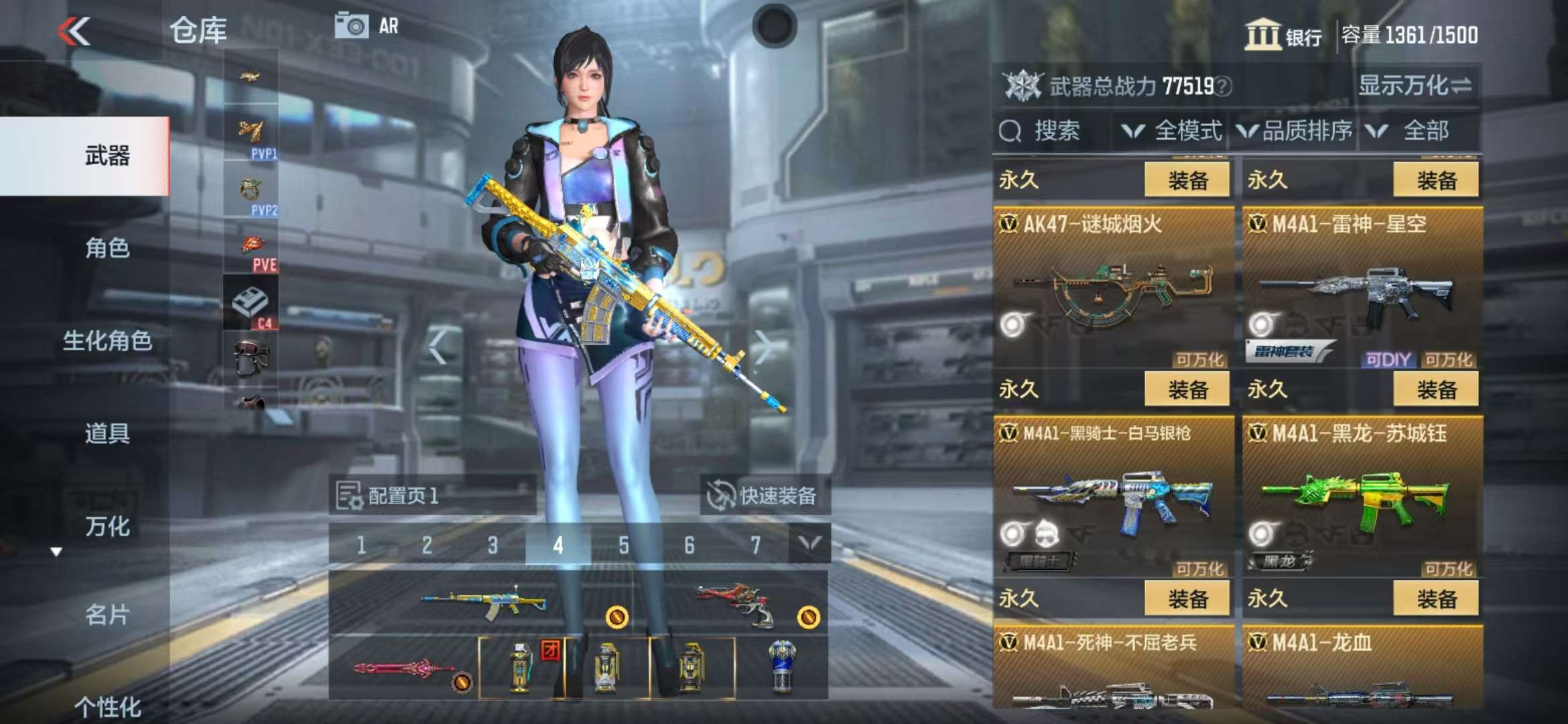Open the 银行 bank
The width and height of the screenshot is (1568, 724).
point(1283,35)
